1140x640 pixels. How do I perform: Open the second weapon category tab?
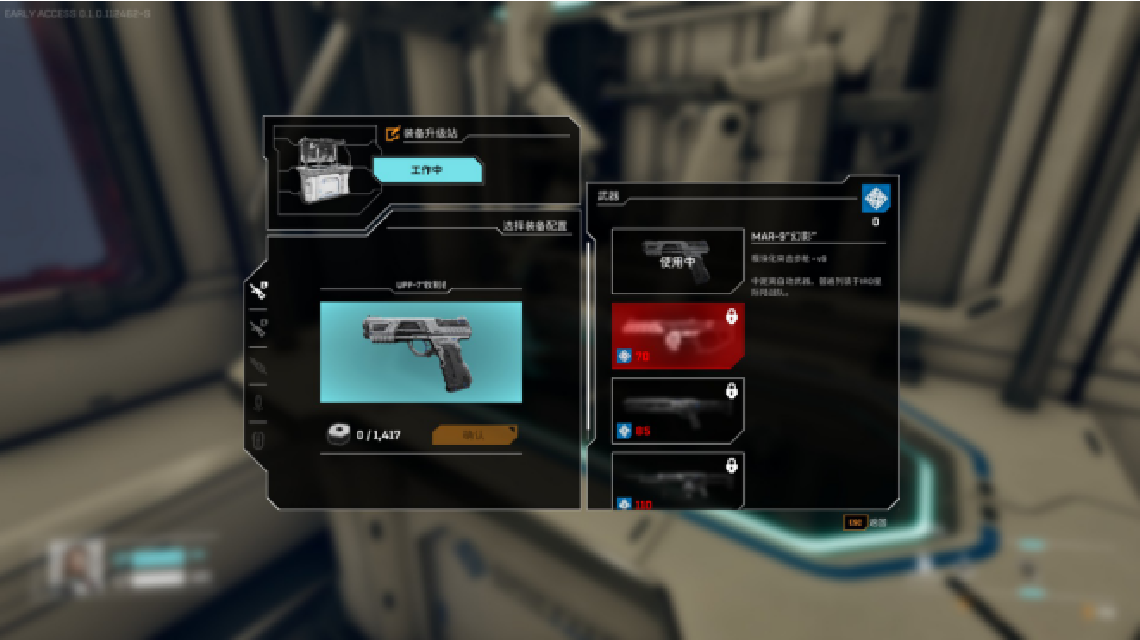(x=258, y=327)
